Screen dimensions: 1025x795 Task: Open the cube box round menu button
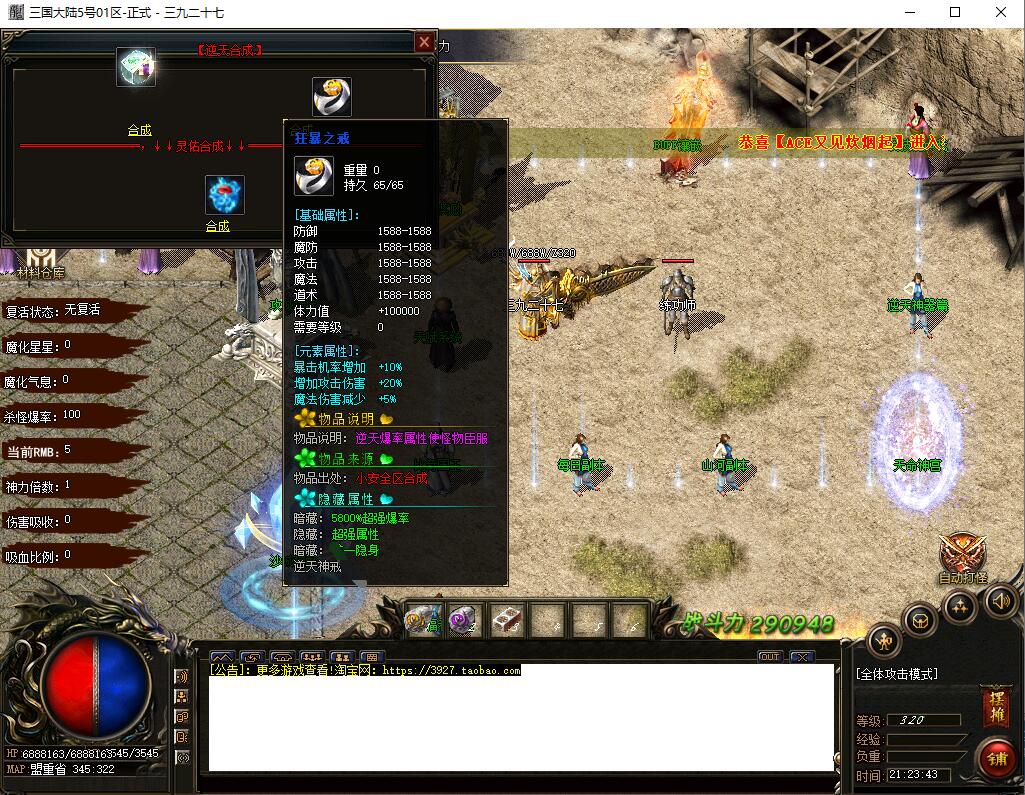919,620
